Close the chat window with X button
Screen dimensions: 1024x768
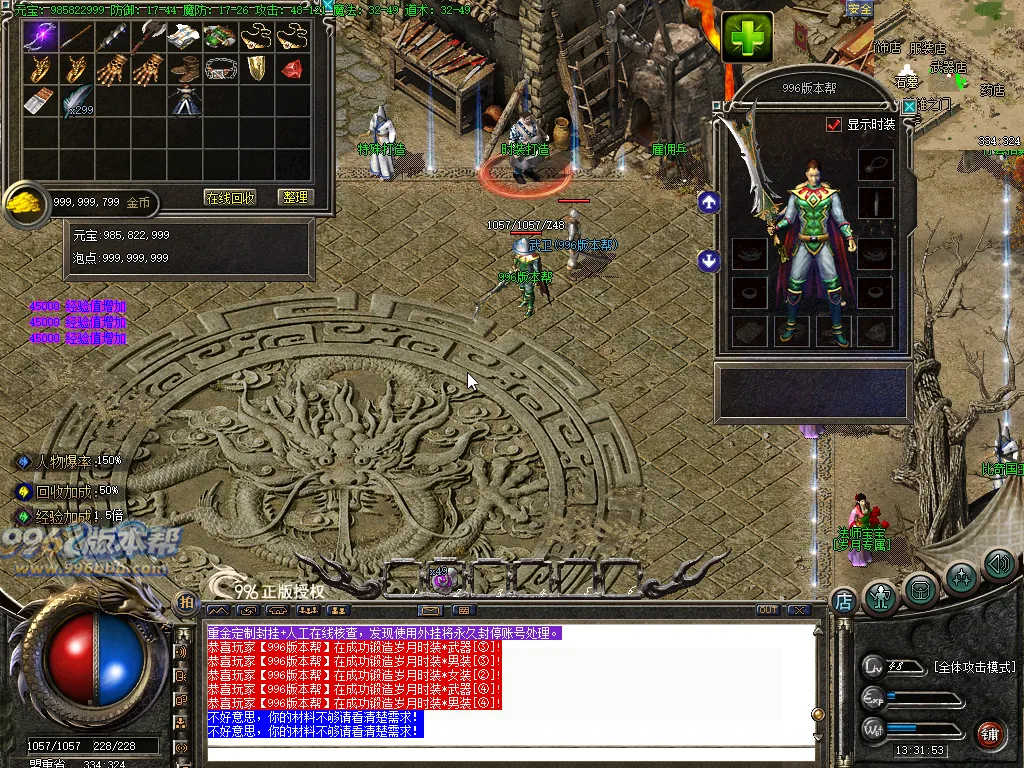pos(798,610)
